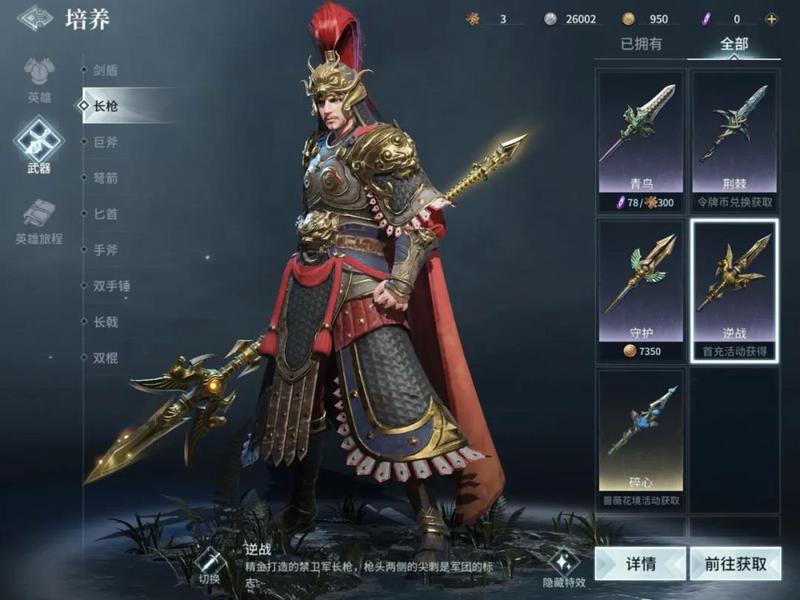Select the 长戟 weapon type

[x=106, y=321]
